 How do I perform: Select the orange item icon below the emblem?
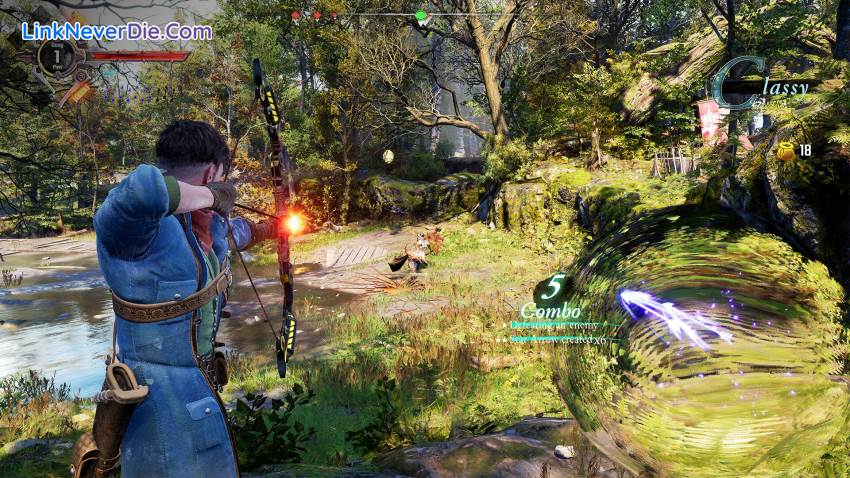pyautogui.click(x=75, y=93)
